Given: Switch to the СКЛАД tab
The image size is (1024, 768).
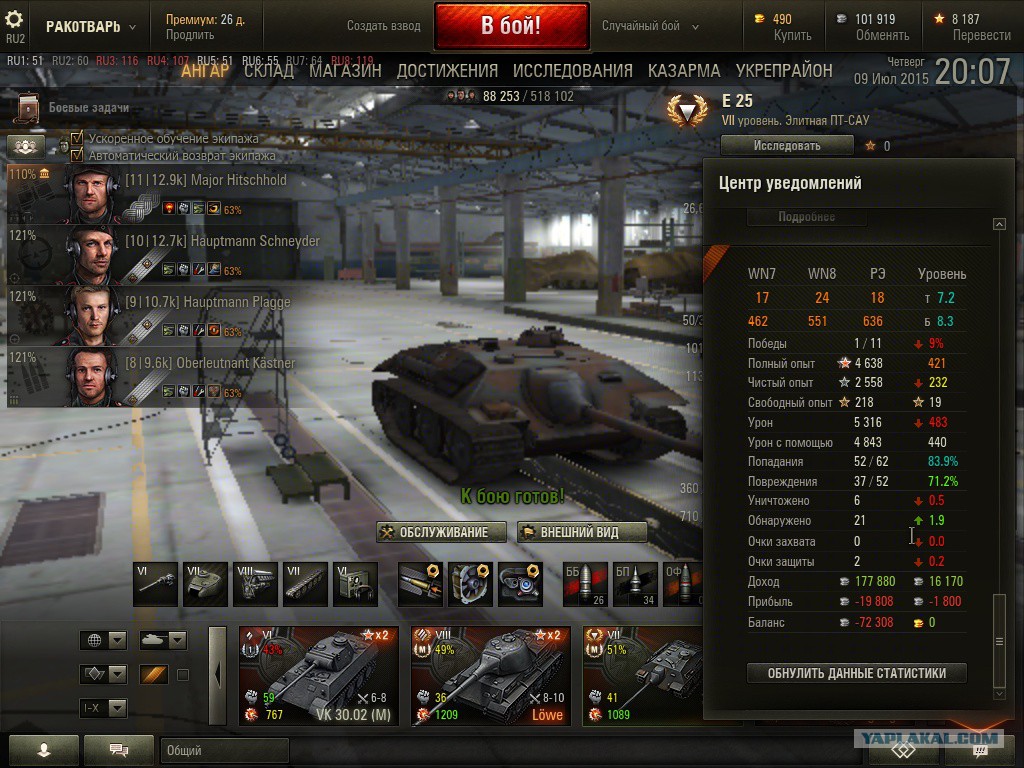Looking at the screenshot, I should pyautogui.click(x=269, y=71).
